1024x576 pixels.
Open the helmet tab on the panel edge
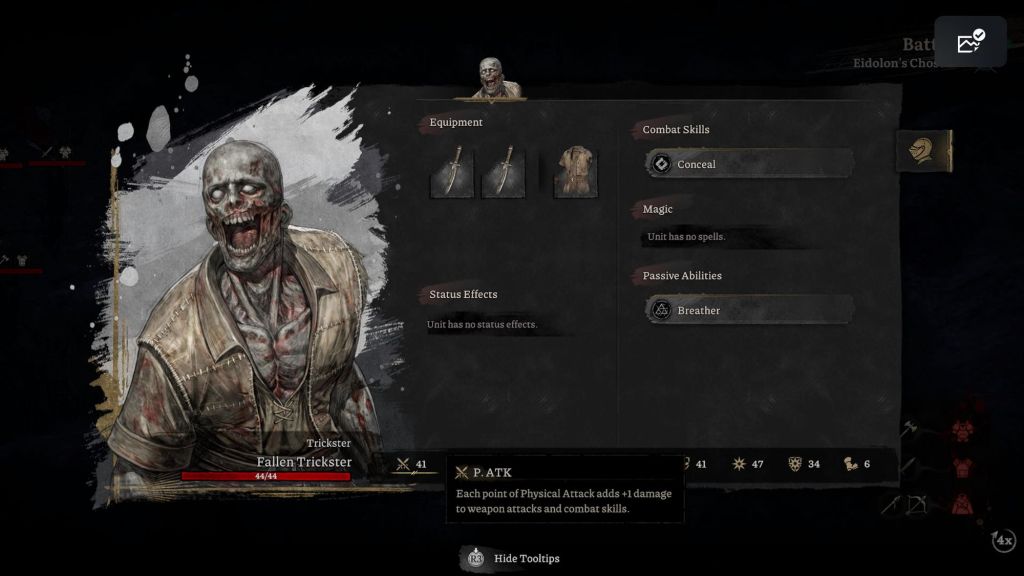click(922, 151)
